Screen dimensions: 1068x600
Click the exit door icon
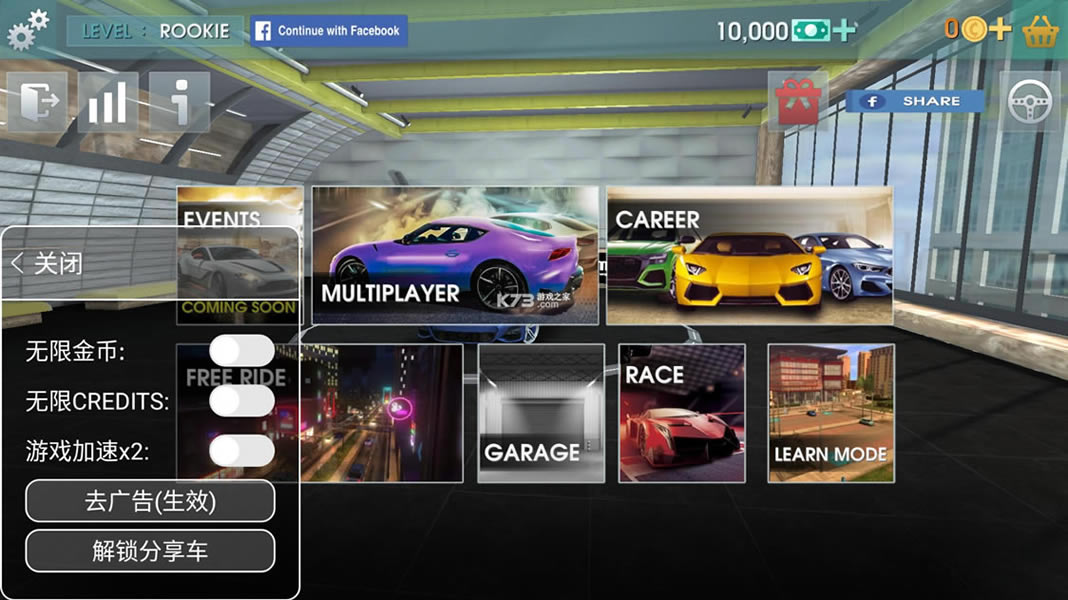[x=37, y=101]
